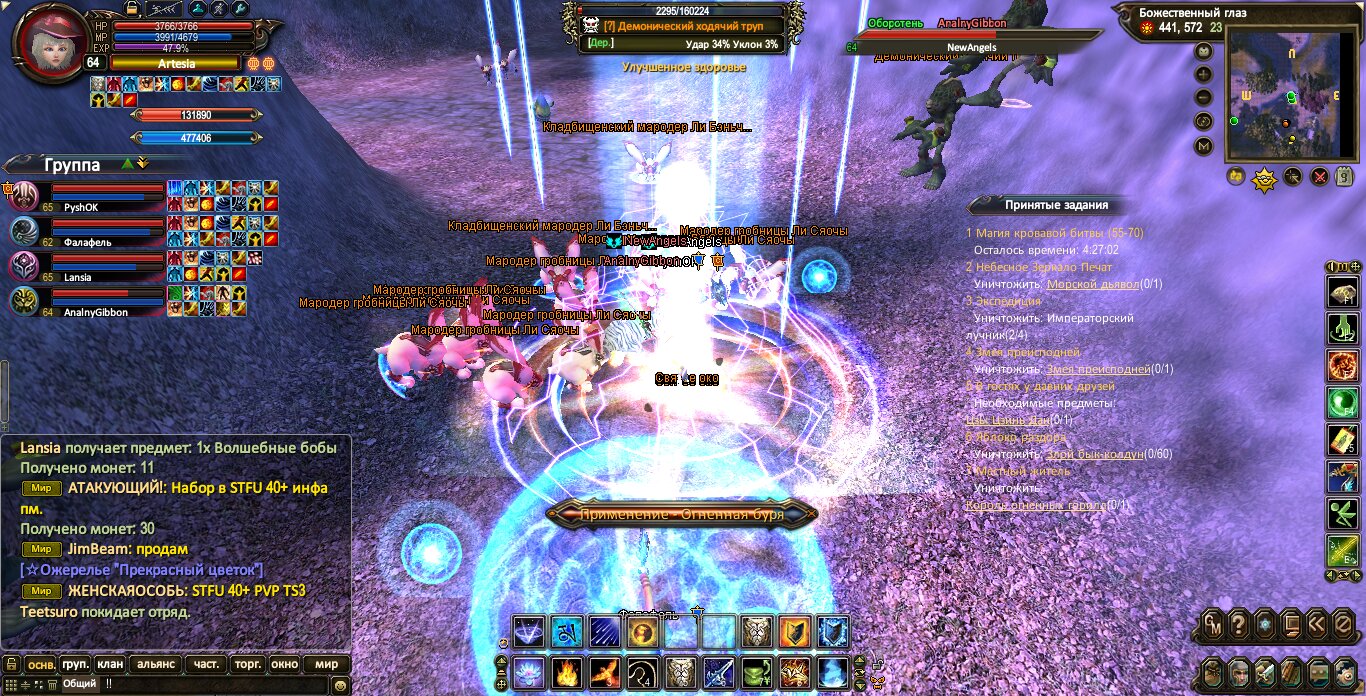Switch to the клан chat tab
The image size is (1366, 696).
pyautogui.click(x=110, y=664)
